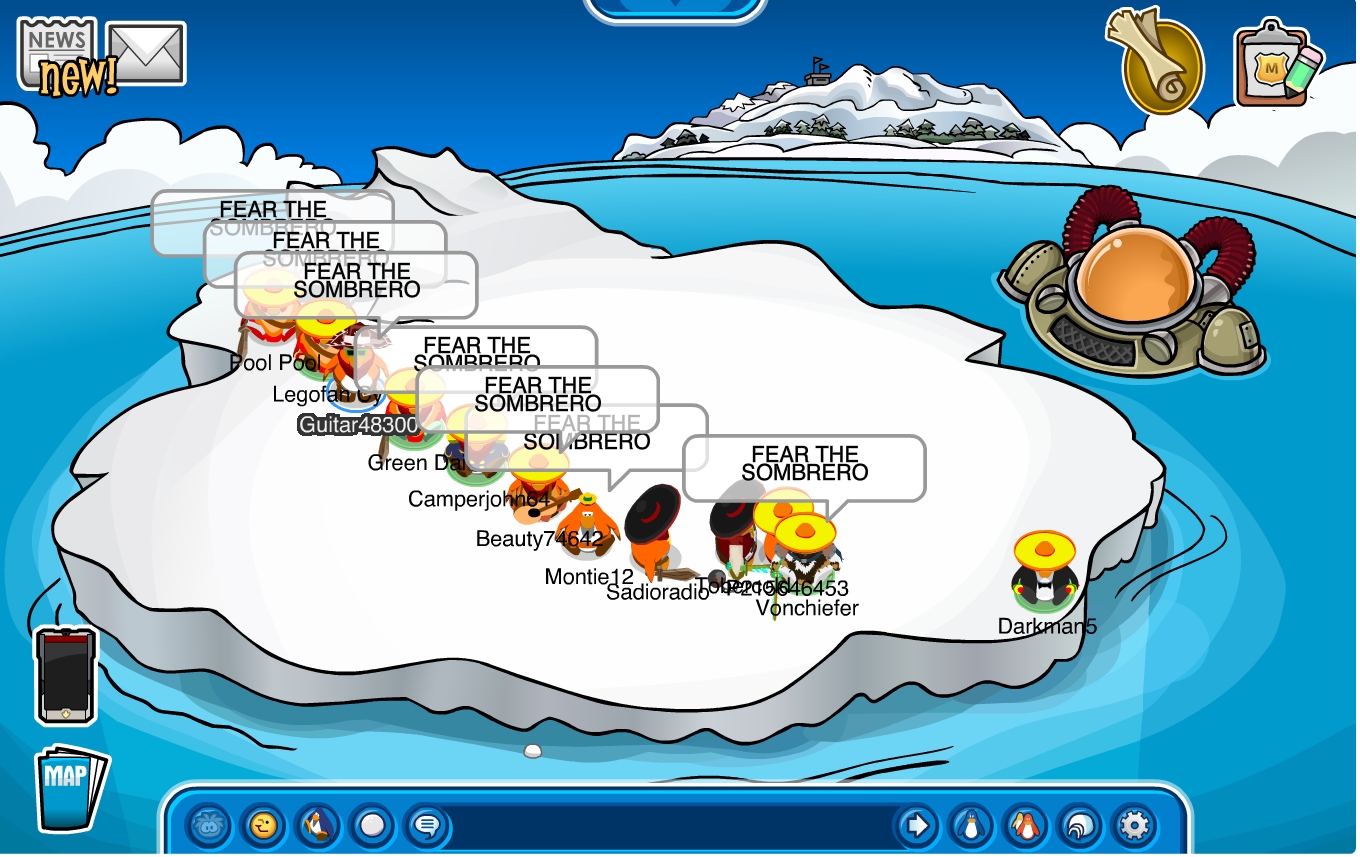The image size is (1360, 857).
Task: Select the snowball throw button
Action: tap(373, 826)
